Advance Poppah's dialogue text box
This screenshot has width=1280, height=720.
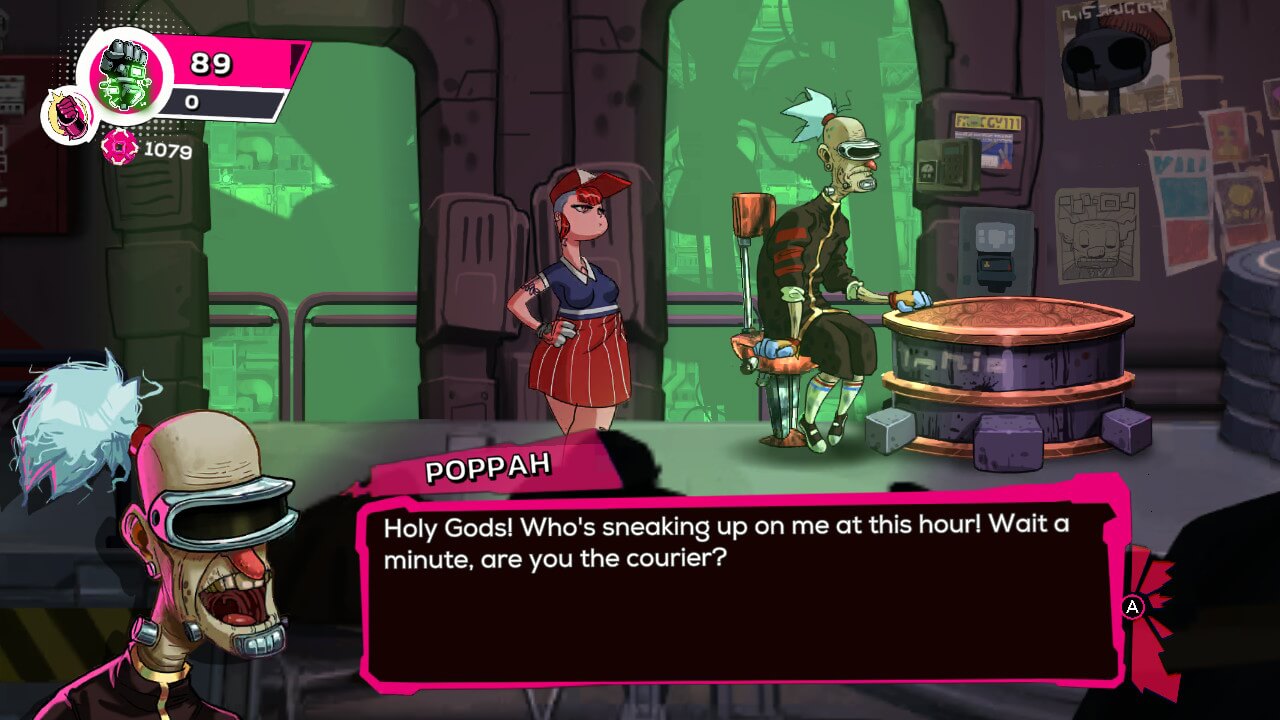point(1132,607)
